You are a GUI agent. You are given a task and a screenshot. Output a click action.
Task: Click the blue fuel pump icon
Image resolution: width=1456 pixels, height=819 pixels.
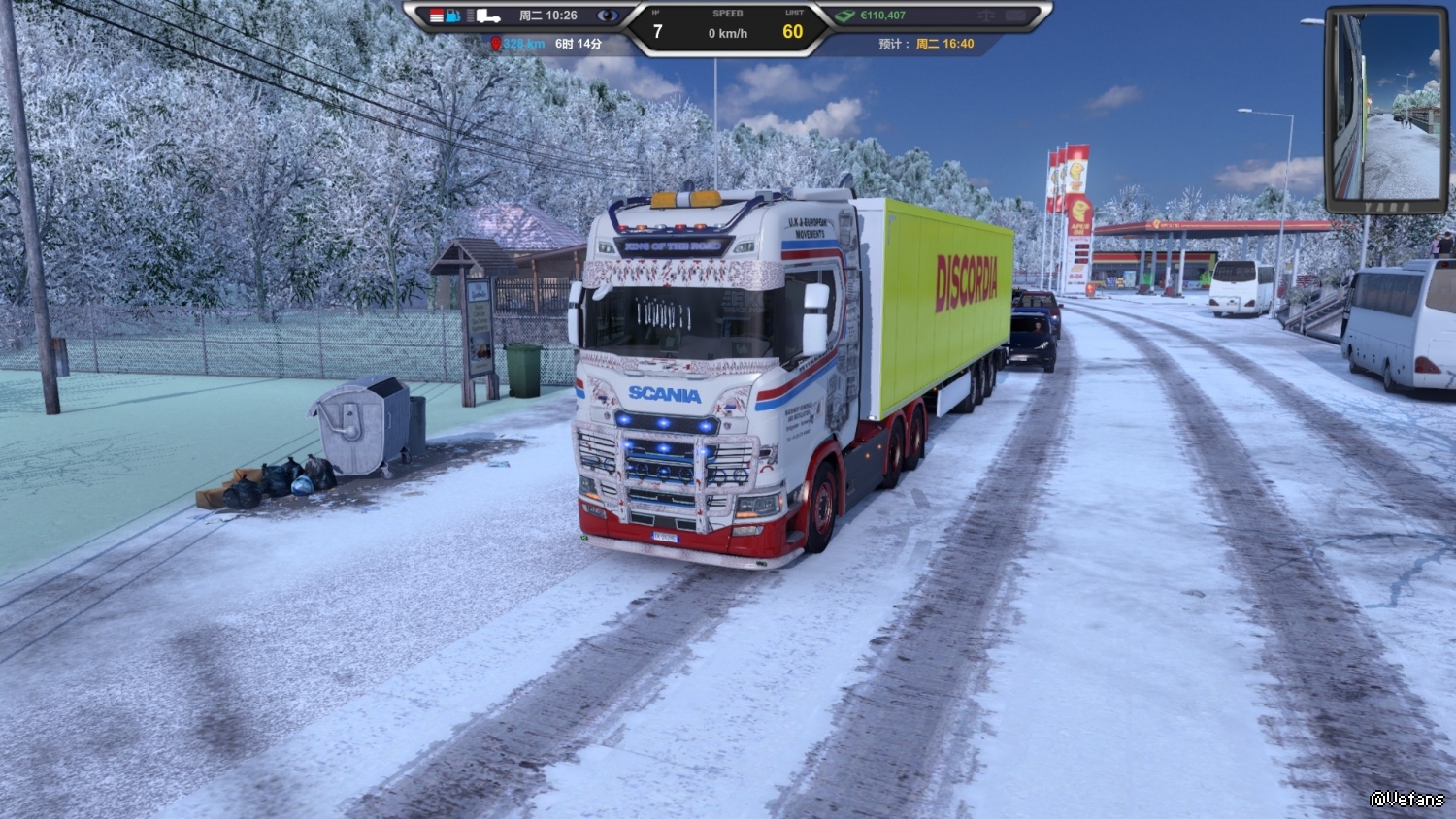[453, 16]
